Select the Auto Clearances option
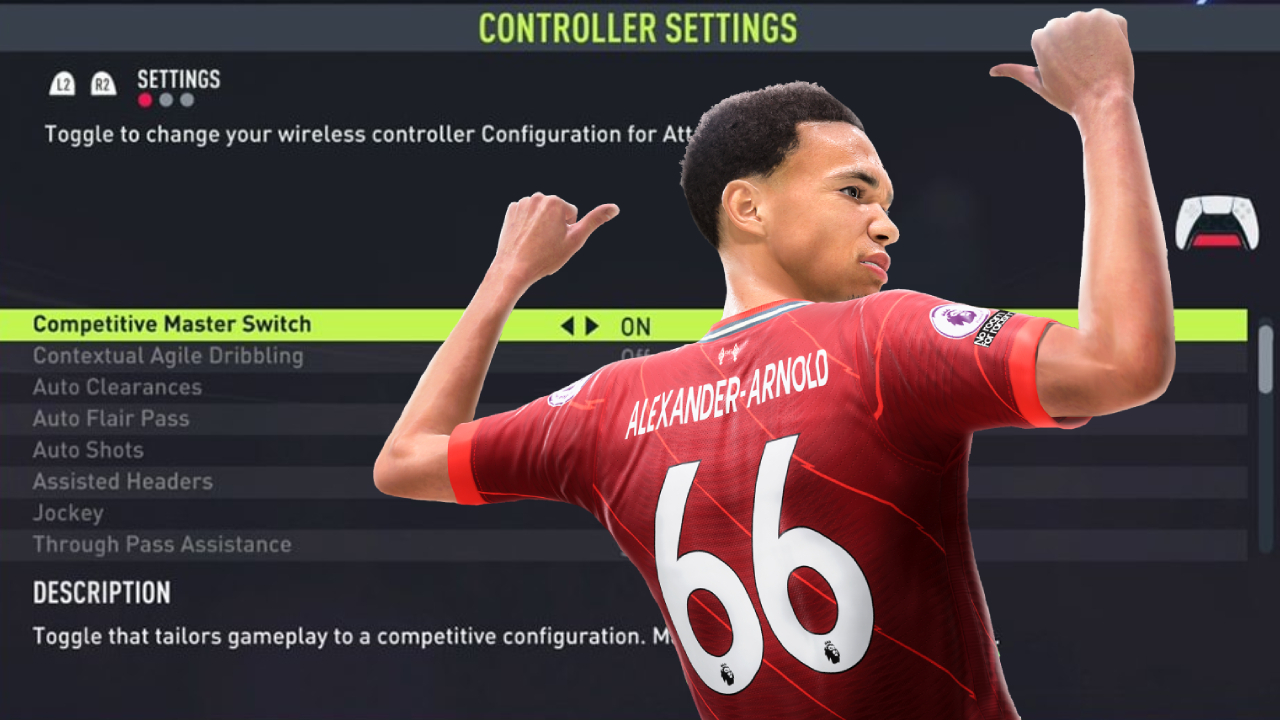 (117, 387)
